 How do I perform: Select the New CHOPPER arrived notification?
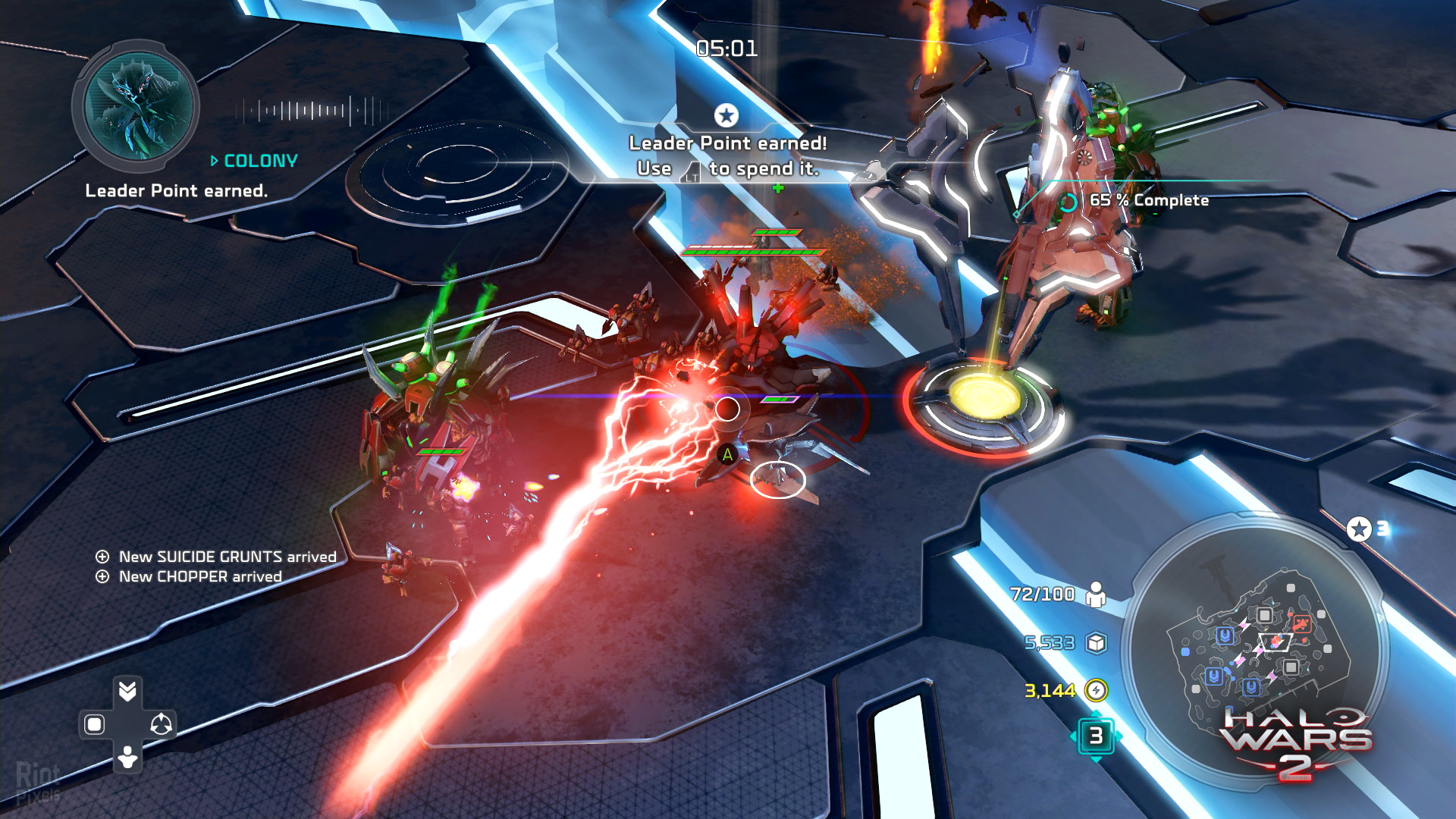tap(190, 576)
